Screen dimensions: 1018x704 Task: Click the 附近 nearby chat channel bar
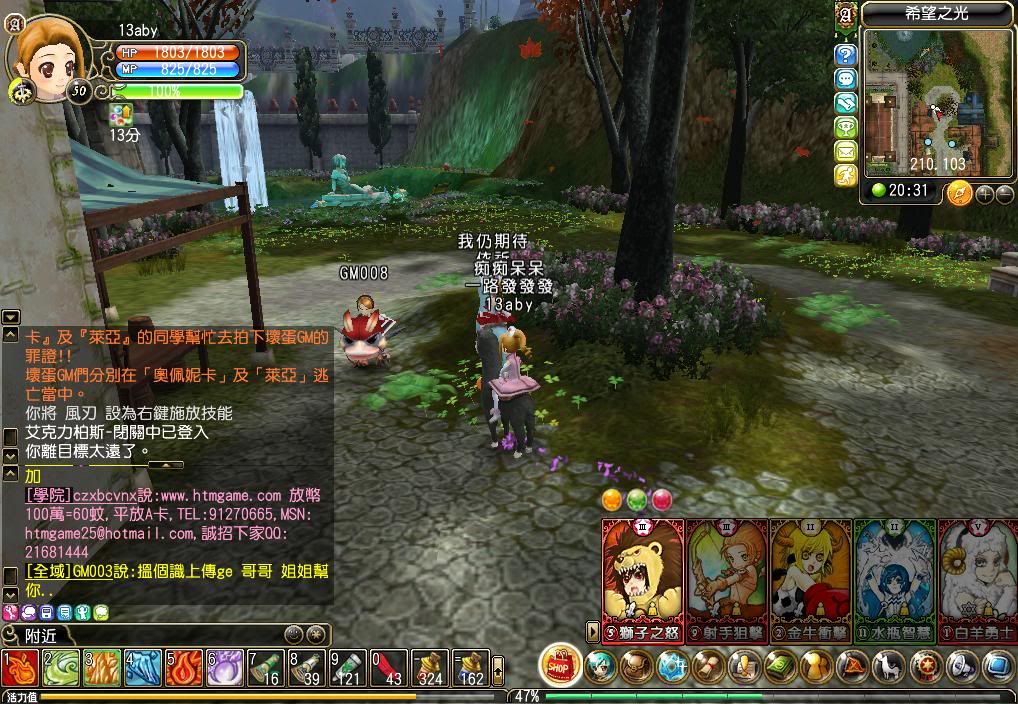(140, 635)
